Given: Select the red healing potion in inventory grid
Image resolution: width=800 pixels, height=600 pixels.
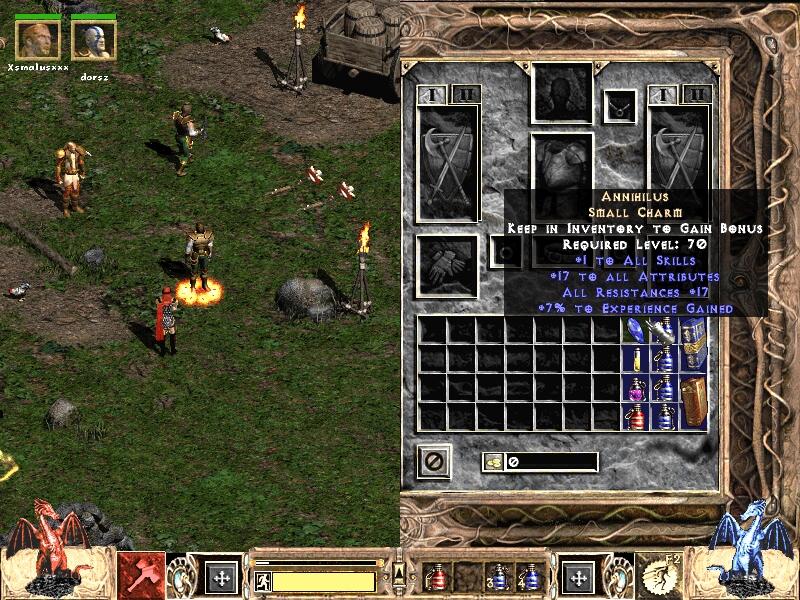Looking at the screenshot, I should coord(636,415).
